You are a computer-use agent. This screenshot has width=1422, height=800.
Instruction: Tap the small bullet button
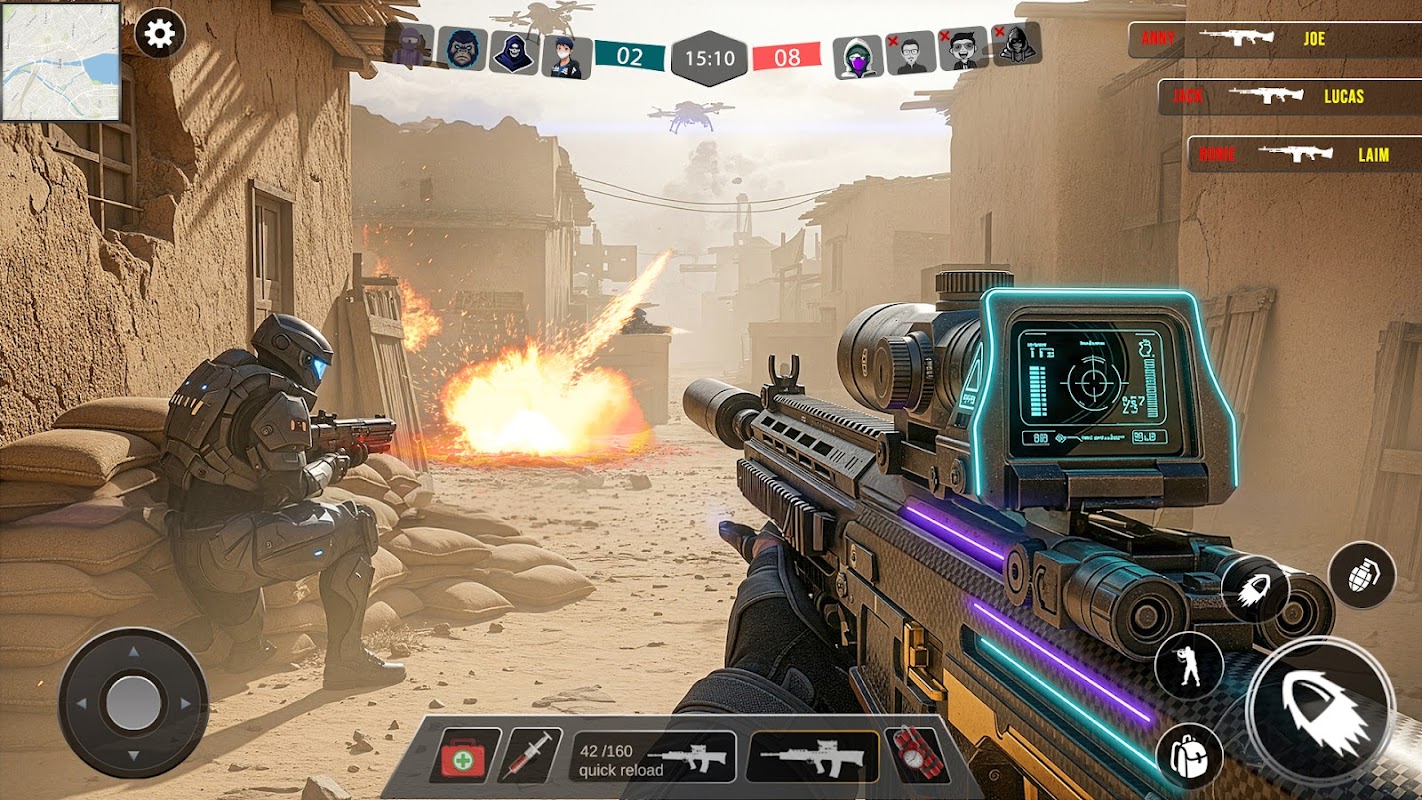point(1254,590)
